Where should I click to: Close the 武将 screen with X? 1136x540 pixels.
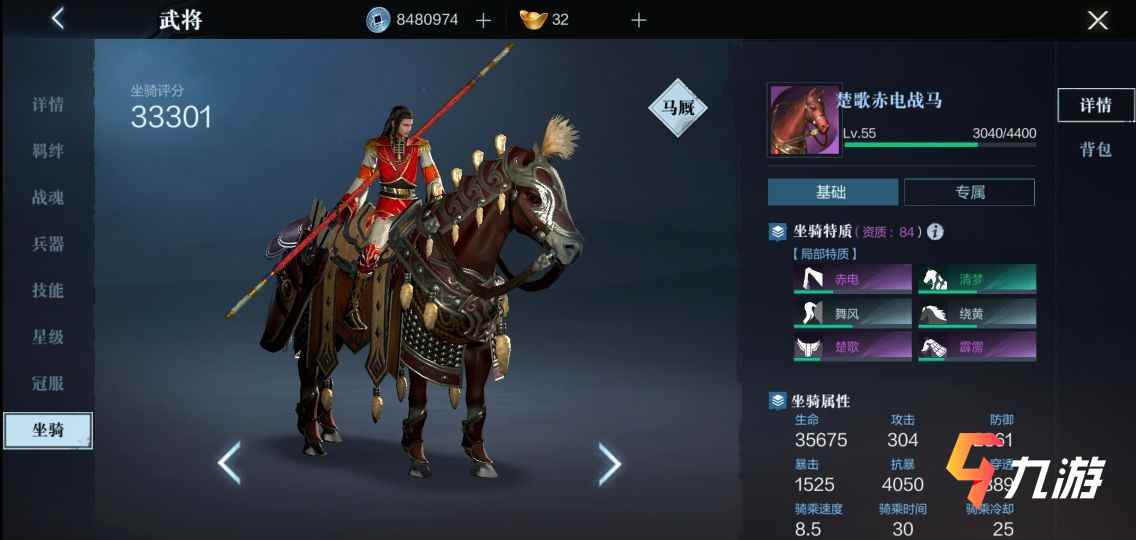(x=1097, y=20)
